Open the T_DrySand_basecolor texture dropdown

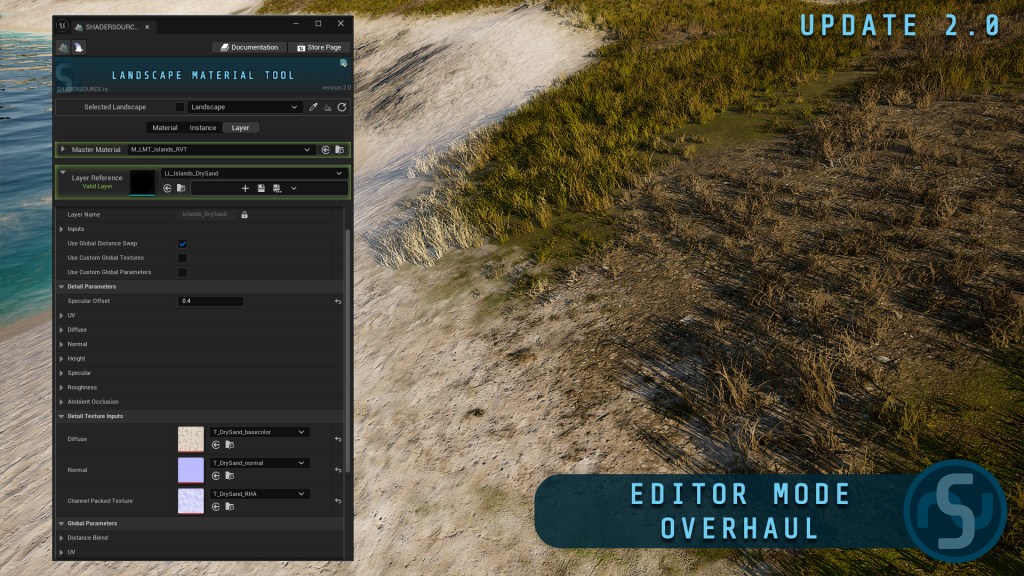point(259,432)
